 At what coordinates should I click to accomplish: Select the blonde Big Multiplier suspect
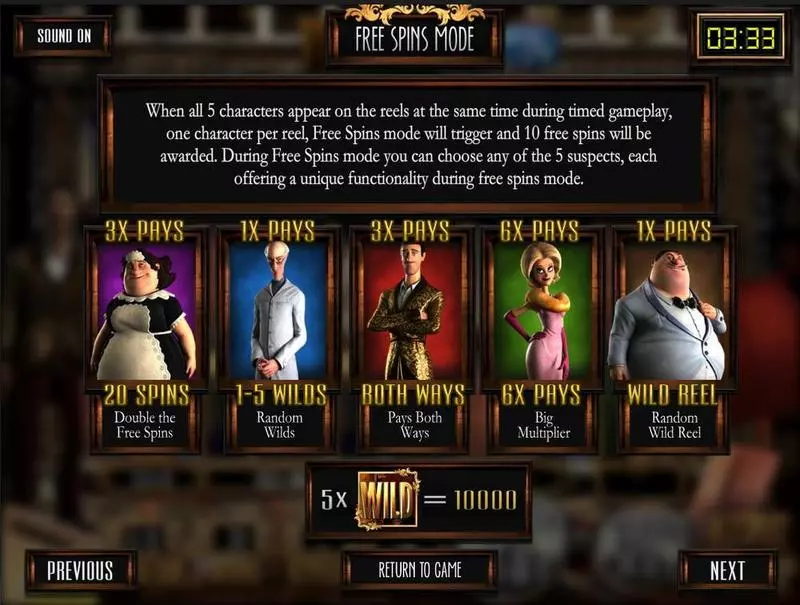pyautogui.click(x=541, y=310)
